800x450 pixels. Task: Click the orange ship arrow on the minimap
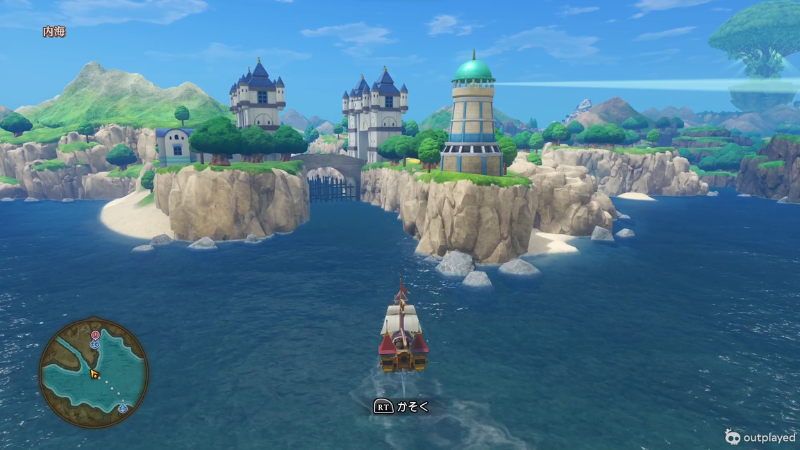(x=95, y=374)
